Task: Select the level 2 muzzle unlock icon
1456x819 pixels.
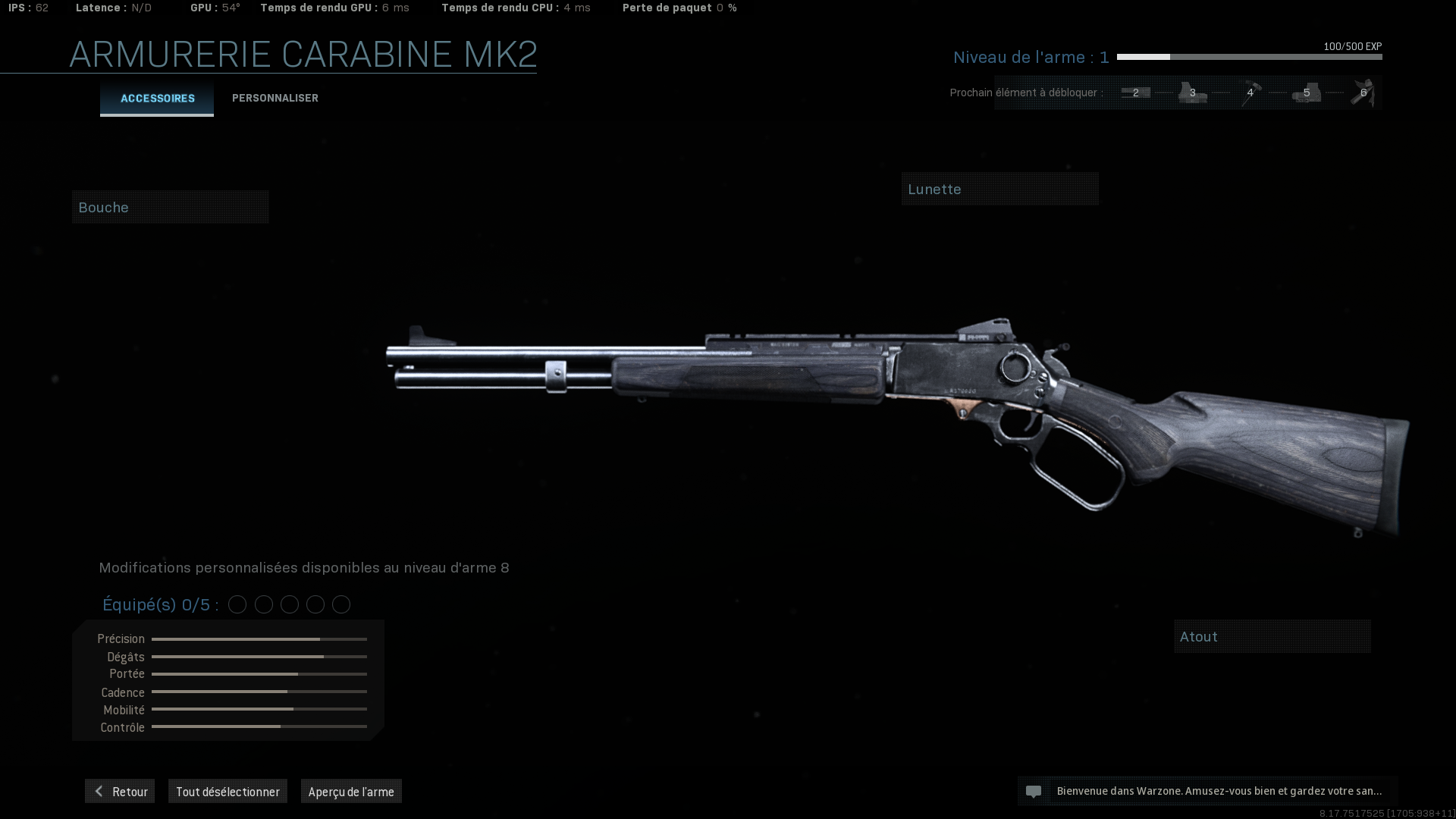Action: (x=1136, y=92)
